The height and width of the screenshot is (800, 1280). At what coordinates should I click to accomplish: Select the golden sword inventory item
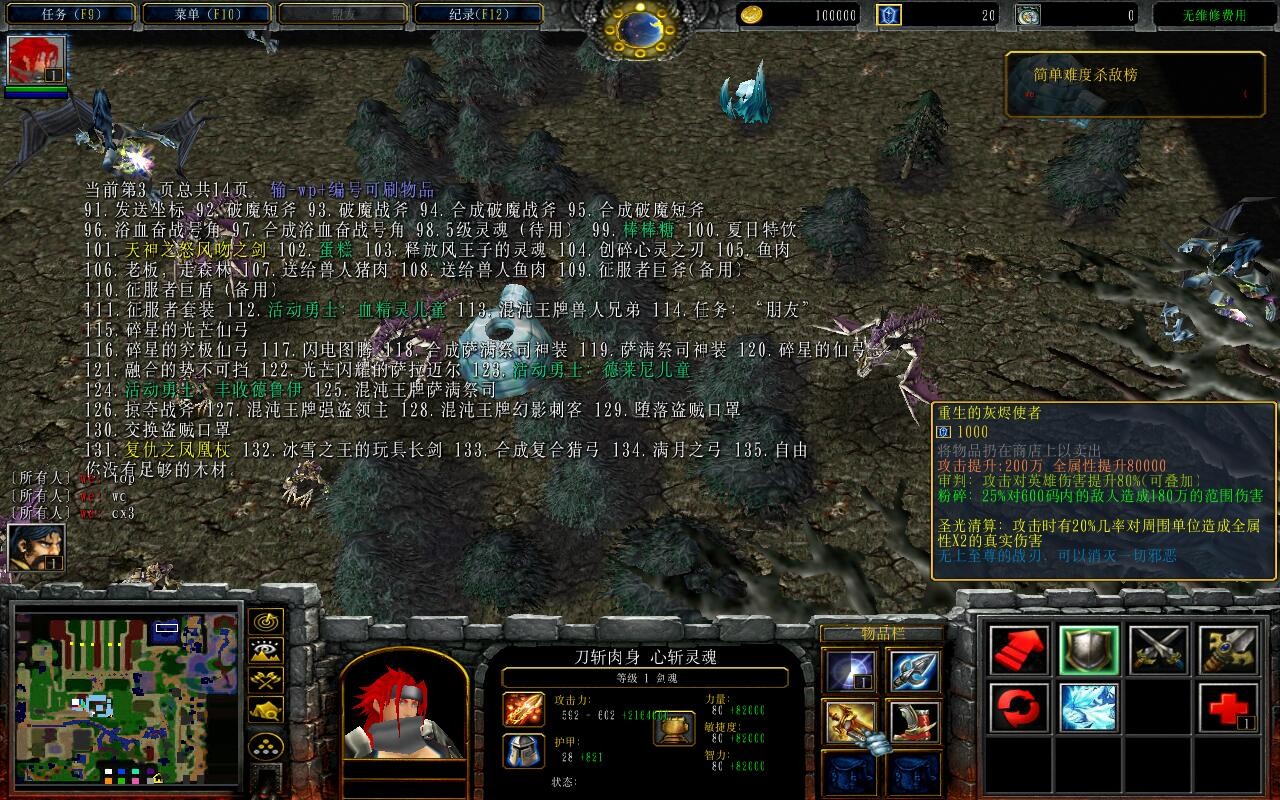[x=849, y=721]
